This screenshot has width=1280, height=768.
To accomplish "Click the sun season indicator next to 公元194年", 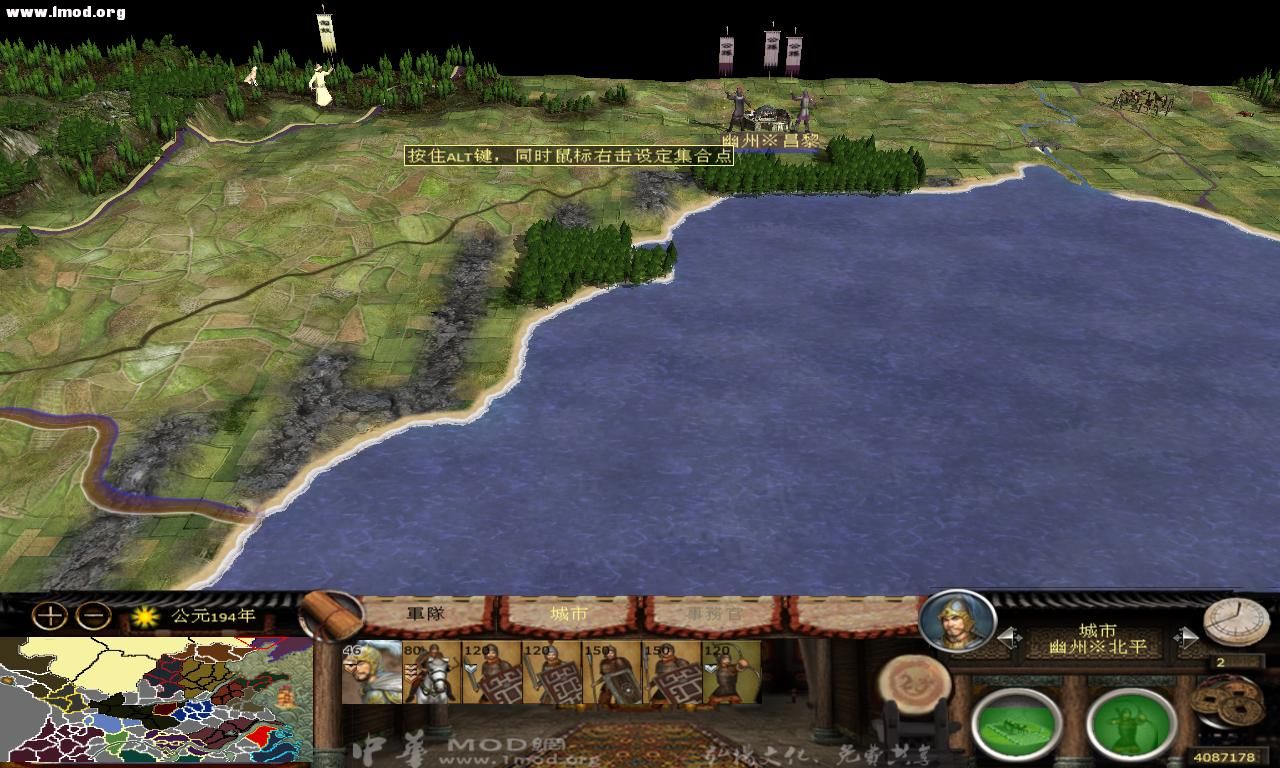I will pyautogui.click(x=144, y=618).
